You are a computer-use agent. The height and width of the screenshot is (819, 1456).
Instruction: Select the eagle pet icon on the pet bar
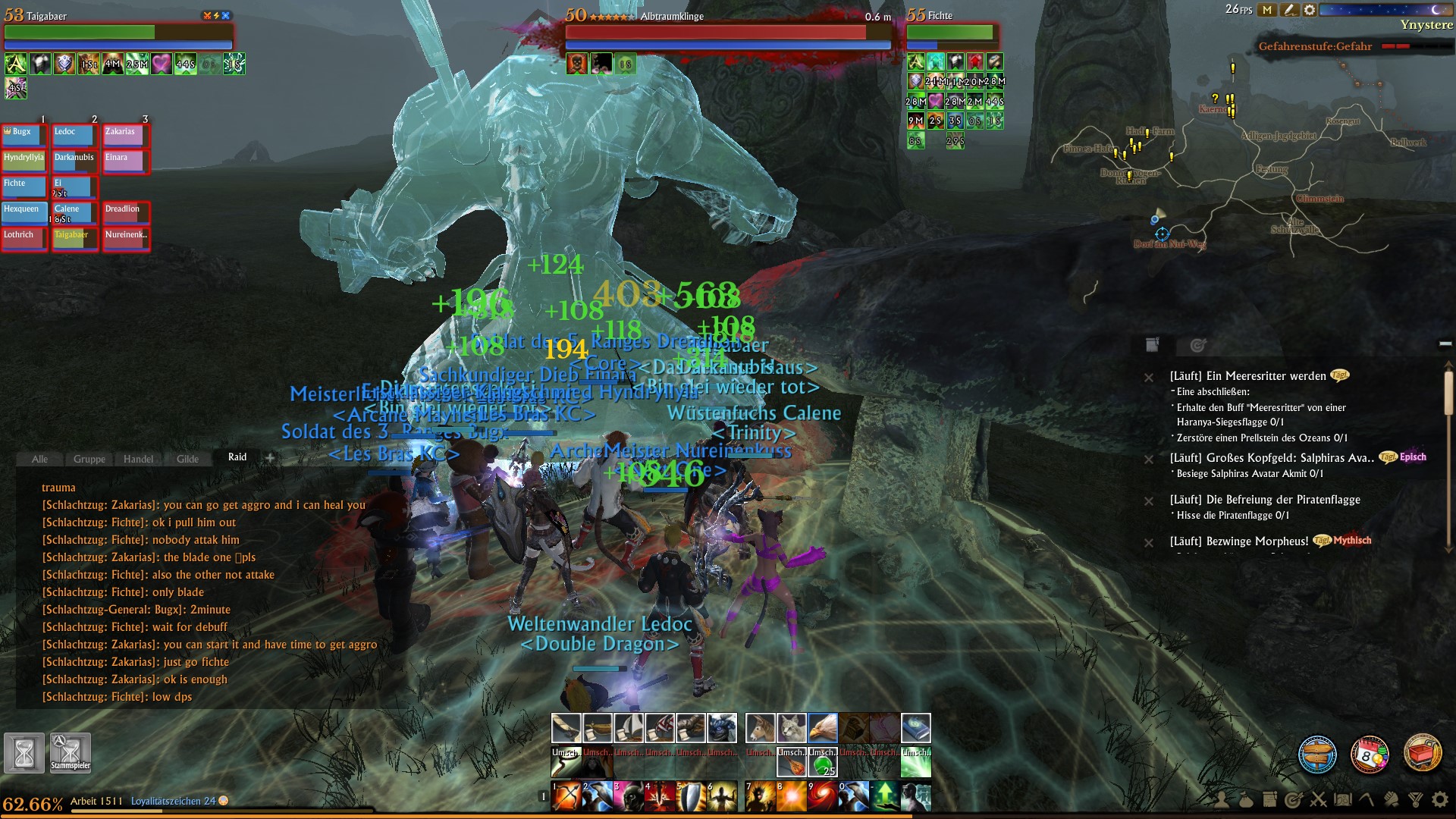824,728
